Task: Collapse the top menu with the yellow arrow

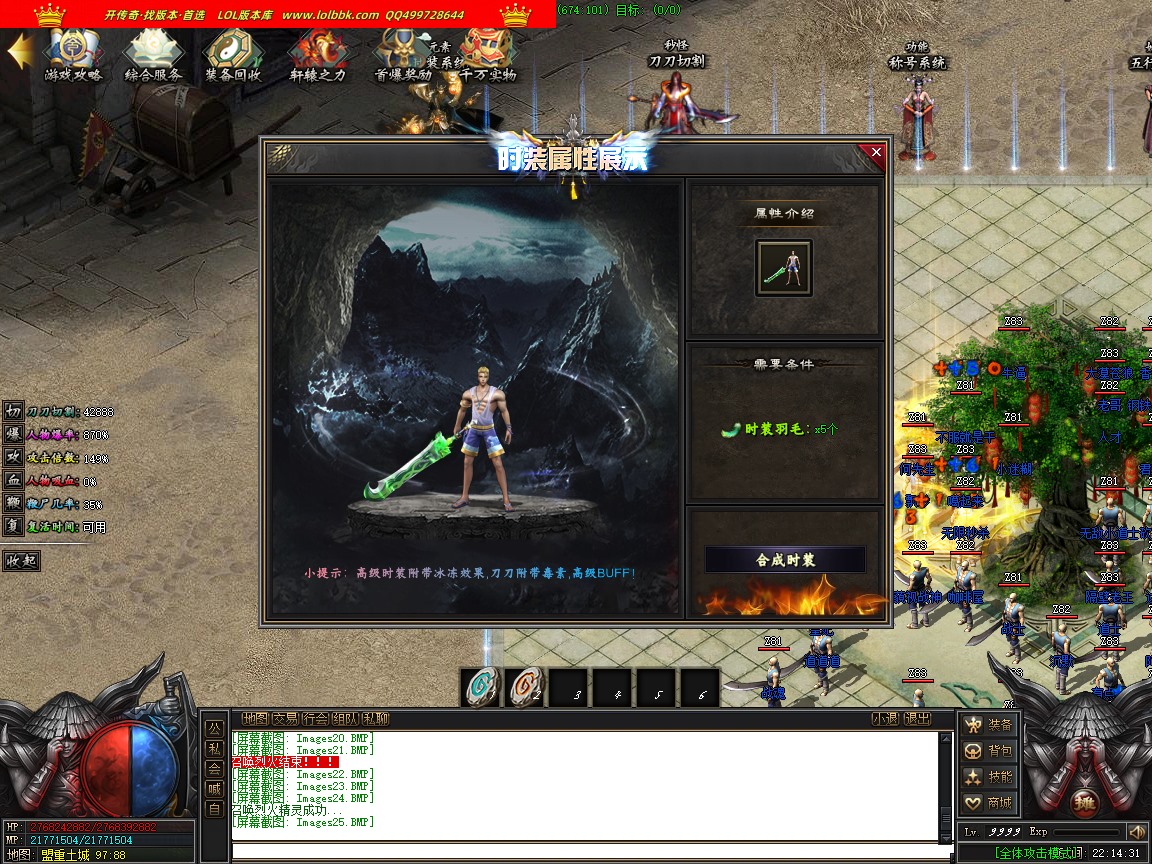Action: [x=18, y=52]
